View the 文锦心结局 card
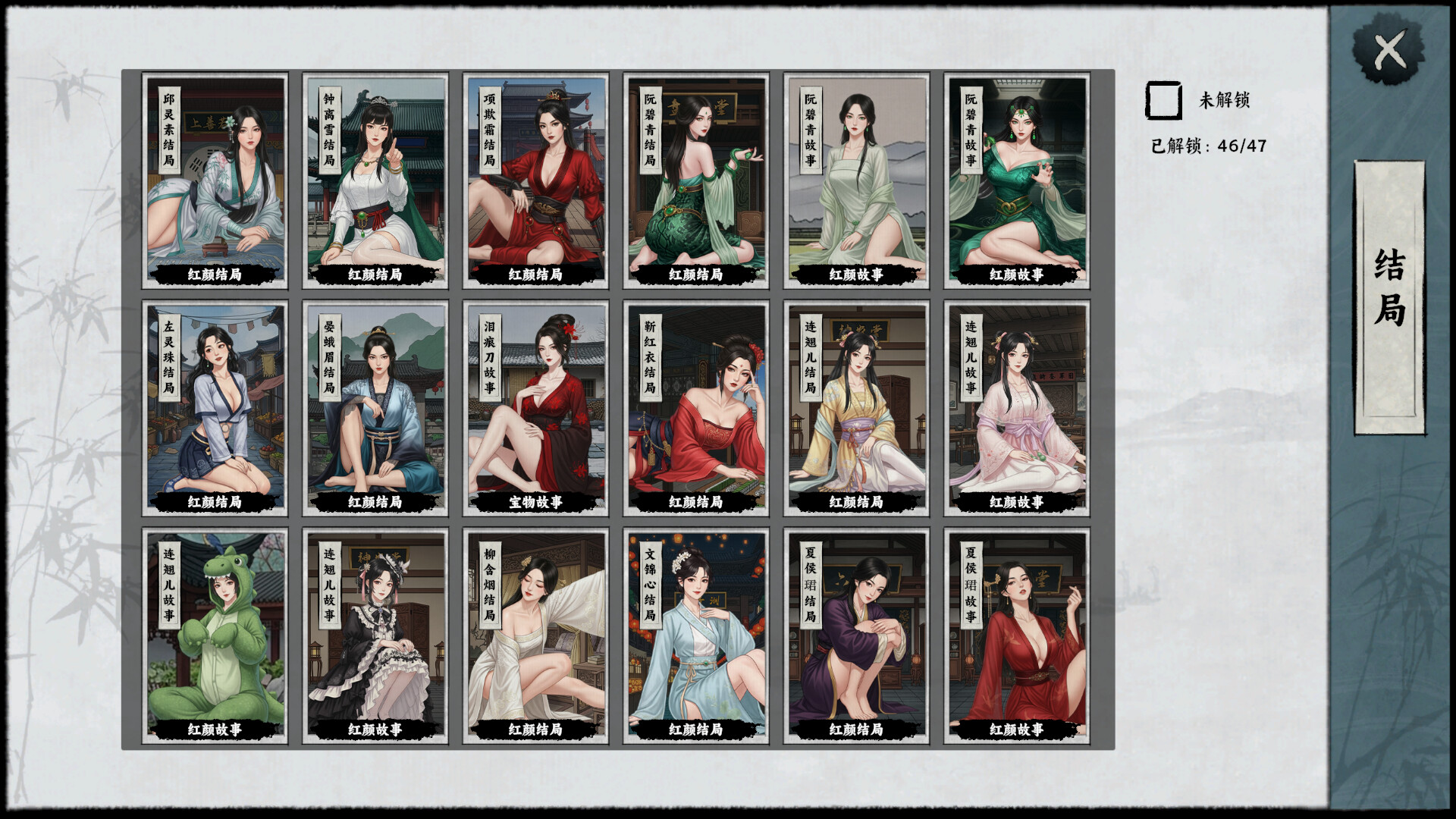The image size is (1456, 819). click(696, 635)
